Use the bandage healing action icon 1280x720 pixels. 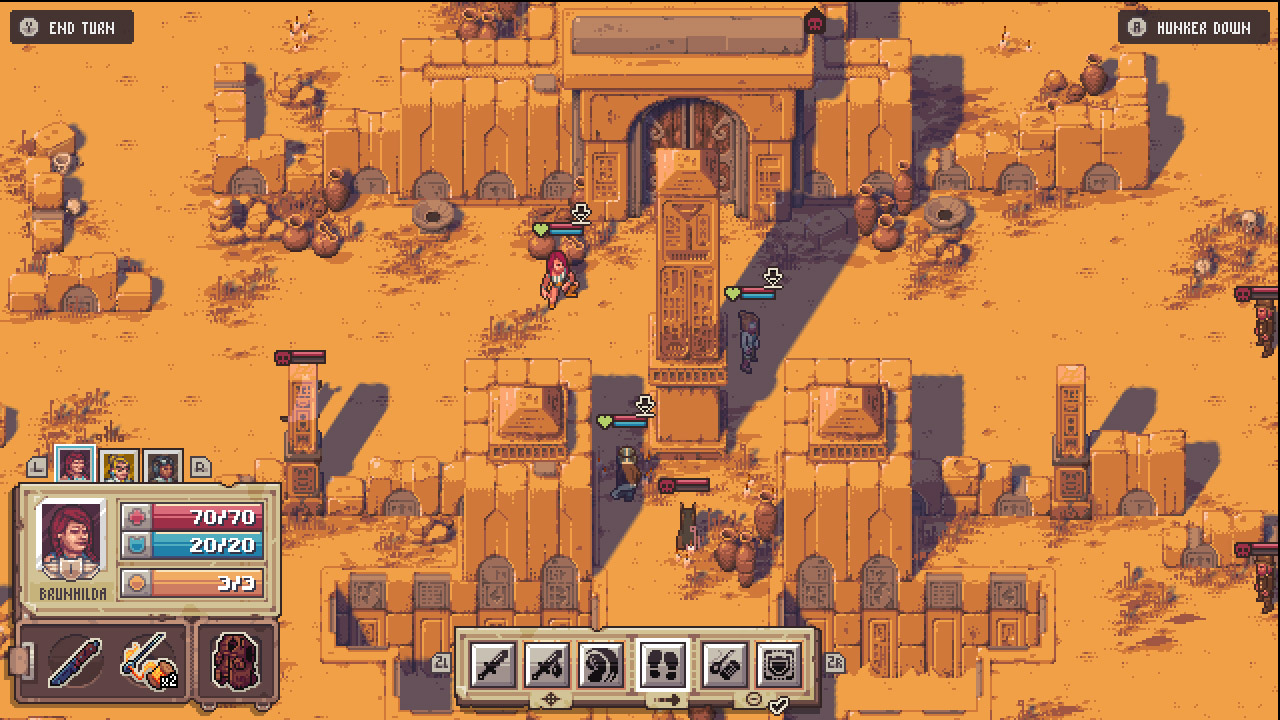[x=722, y=663]
